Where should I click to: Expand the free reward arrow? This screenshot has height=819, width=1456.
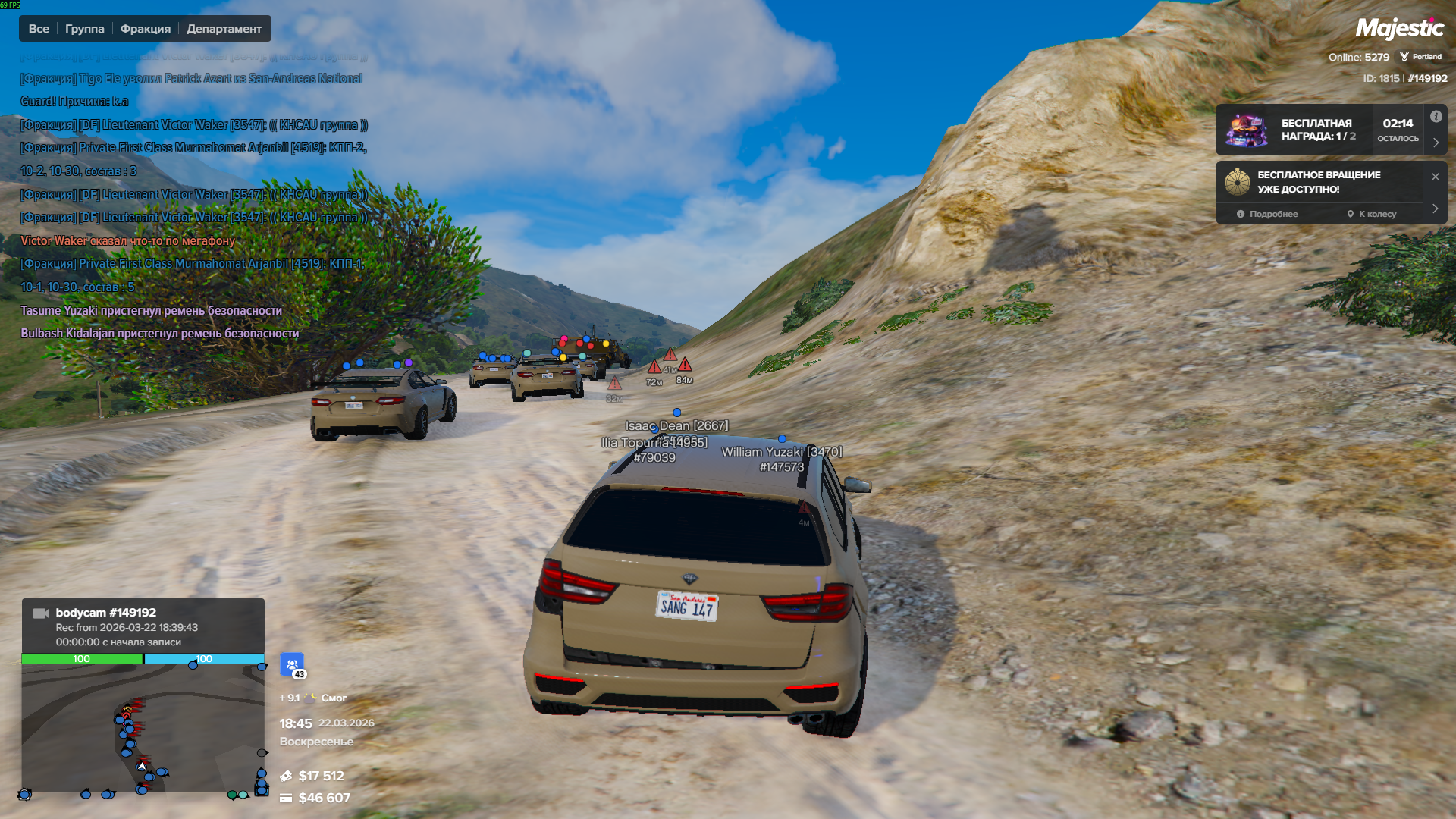(x=1436, y=143)
